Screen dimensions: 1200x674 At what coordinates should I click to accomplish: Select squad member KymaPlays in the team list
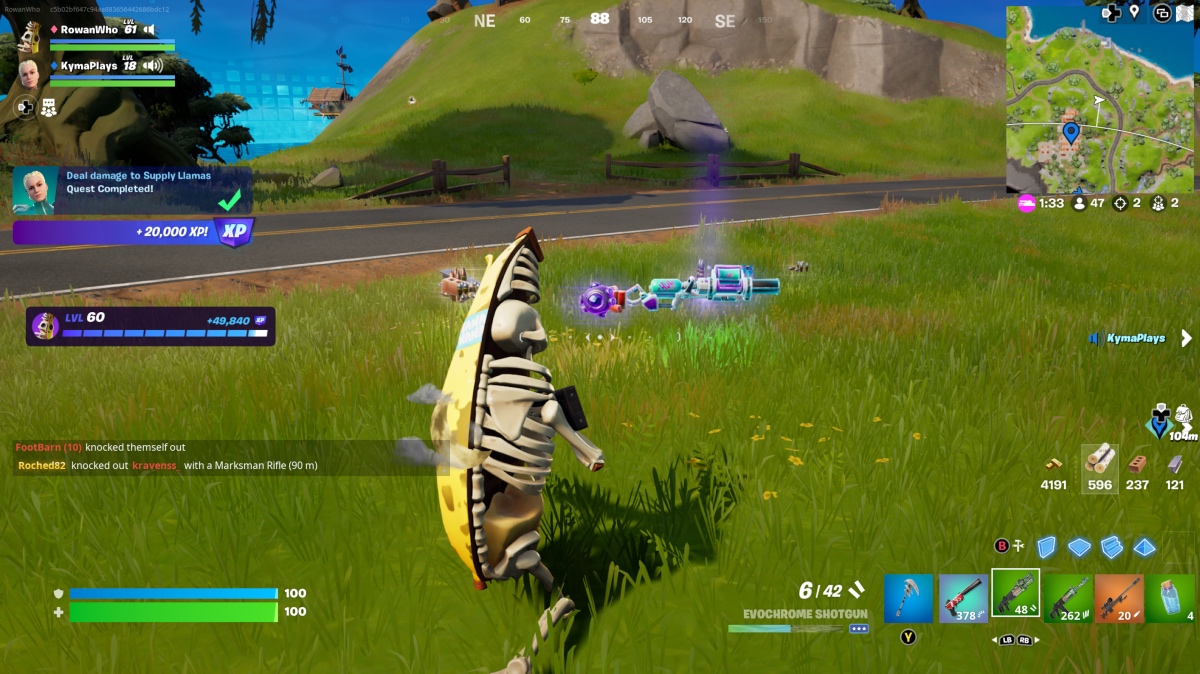pos(89,66)
